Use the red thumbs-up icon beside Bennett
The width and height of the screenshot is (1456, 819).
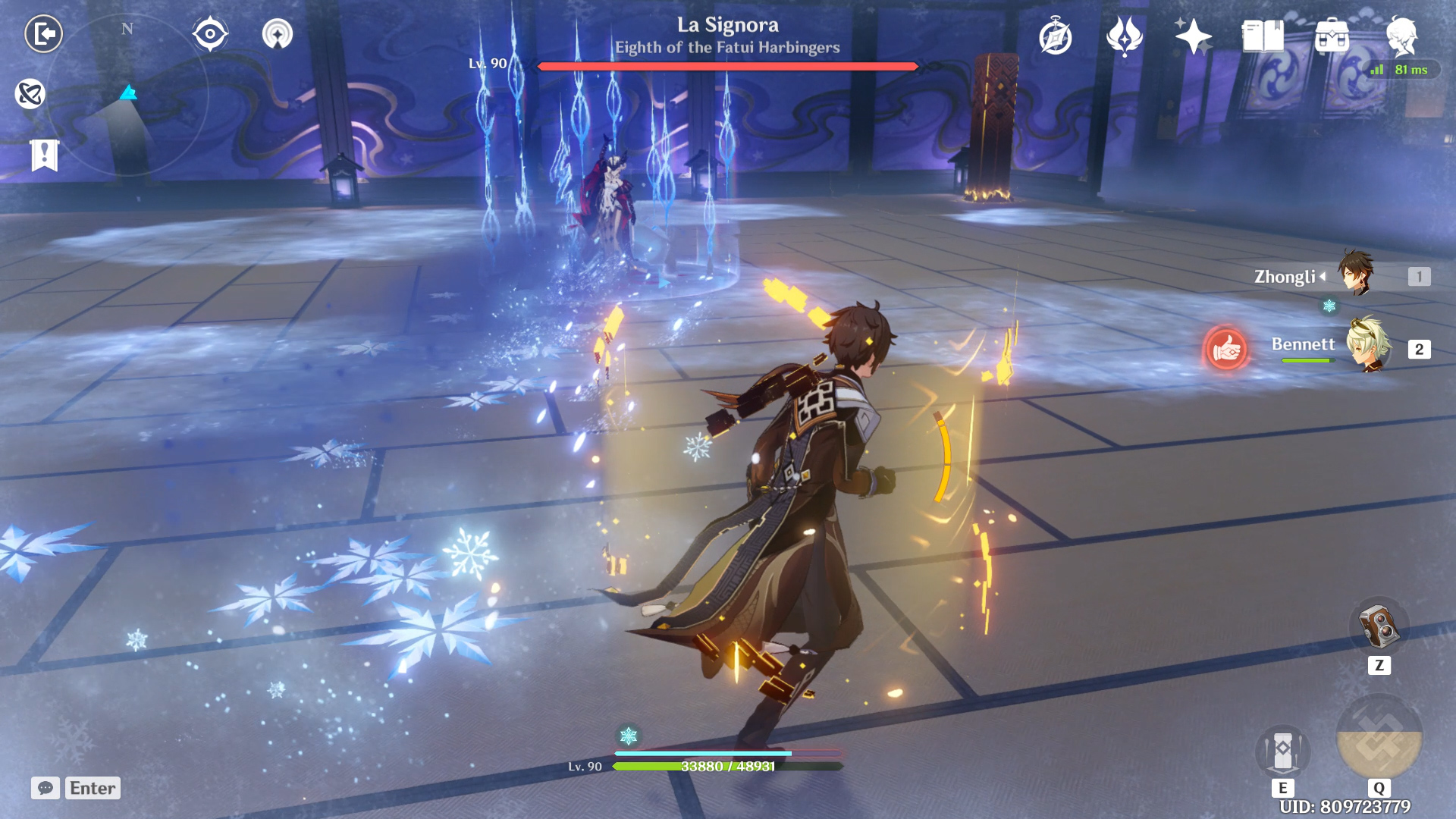[1225, 349]
